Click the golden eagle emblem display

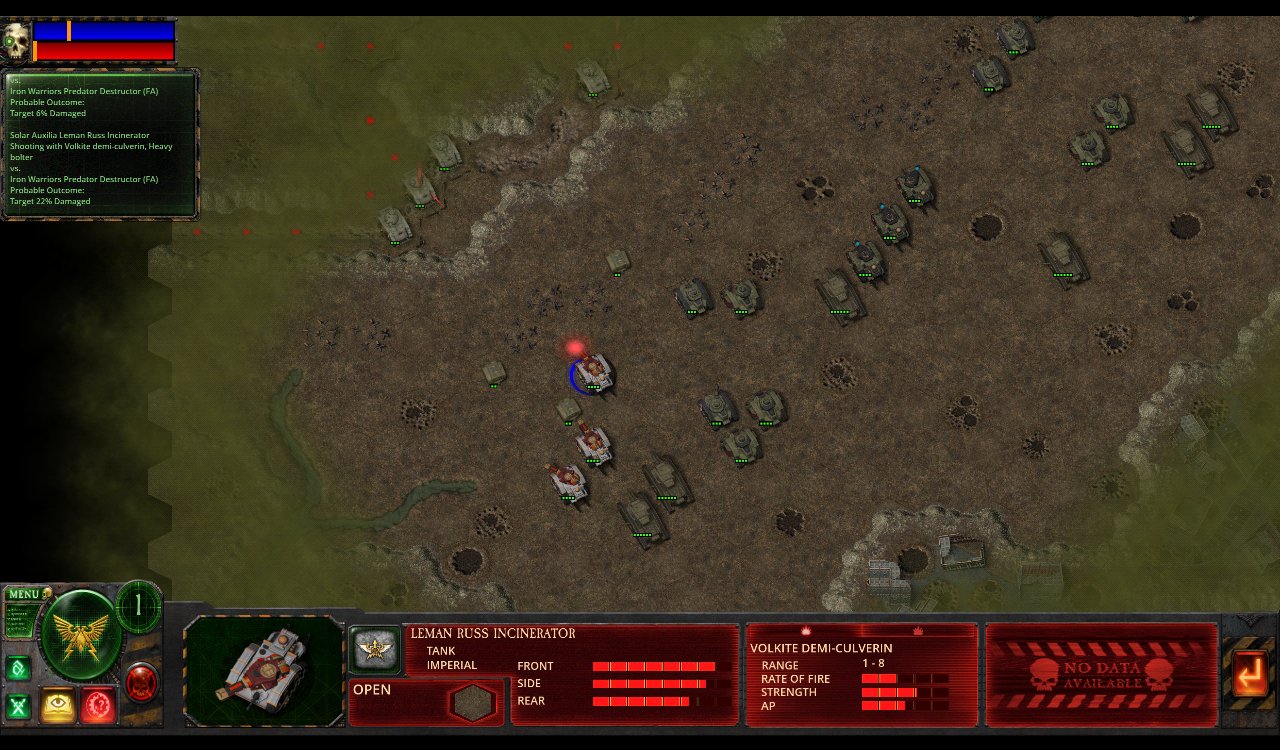pos(80,635)
